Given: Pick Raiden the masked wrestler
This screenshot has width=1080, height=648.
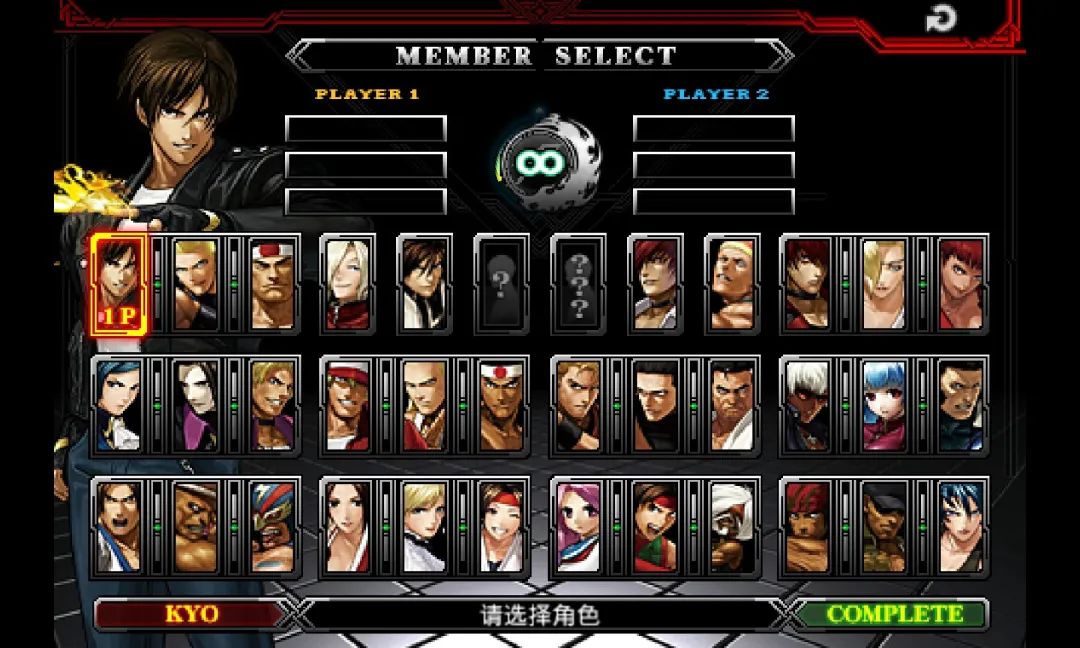Looking at the screenshot, I should (273, 527).
